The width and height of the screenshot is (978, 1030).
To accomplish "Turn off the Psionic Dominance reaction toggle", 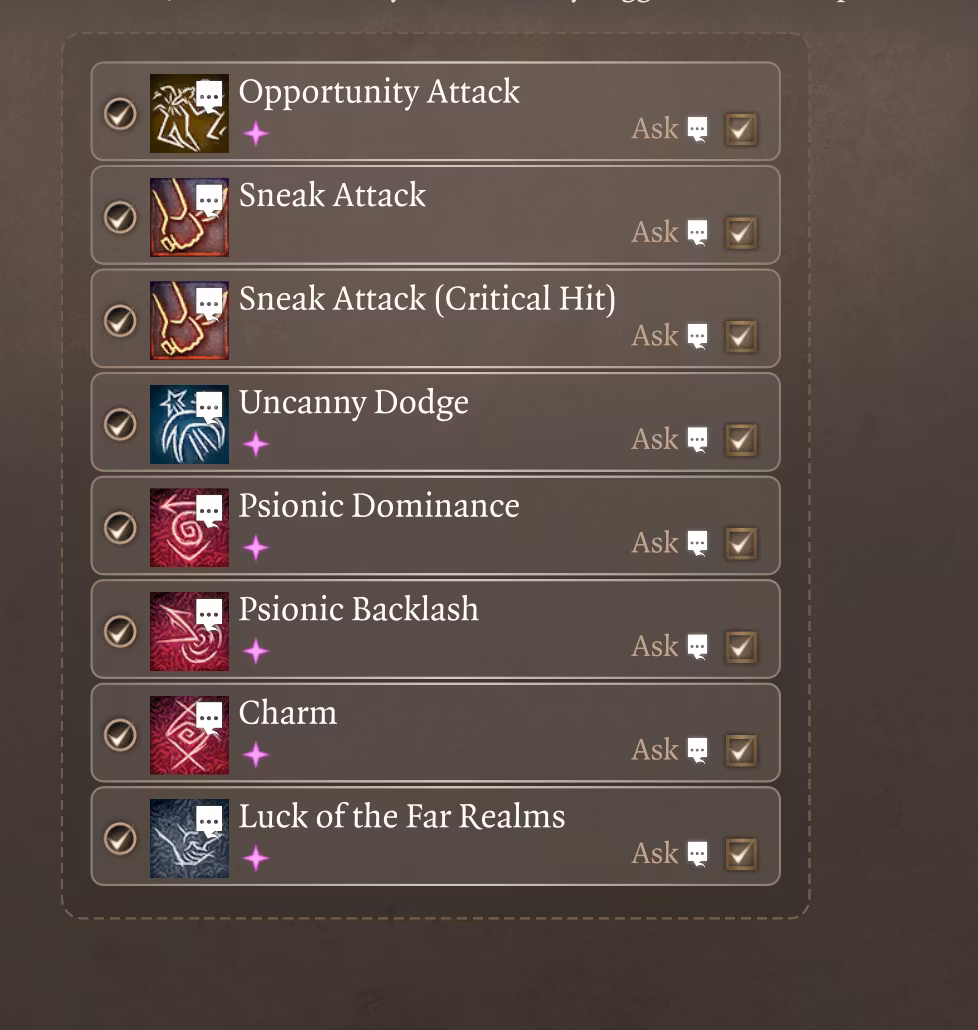I will coord(120,527).
